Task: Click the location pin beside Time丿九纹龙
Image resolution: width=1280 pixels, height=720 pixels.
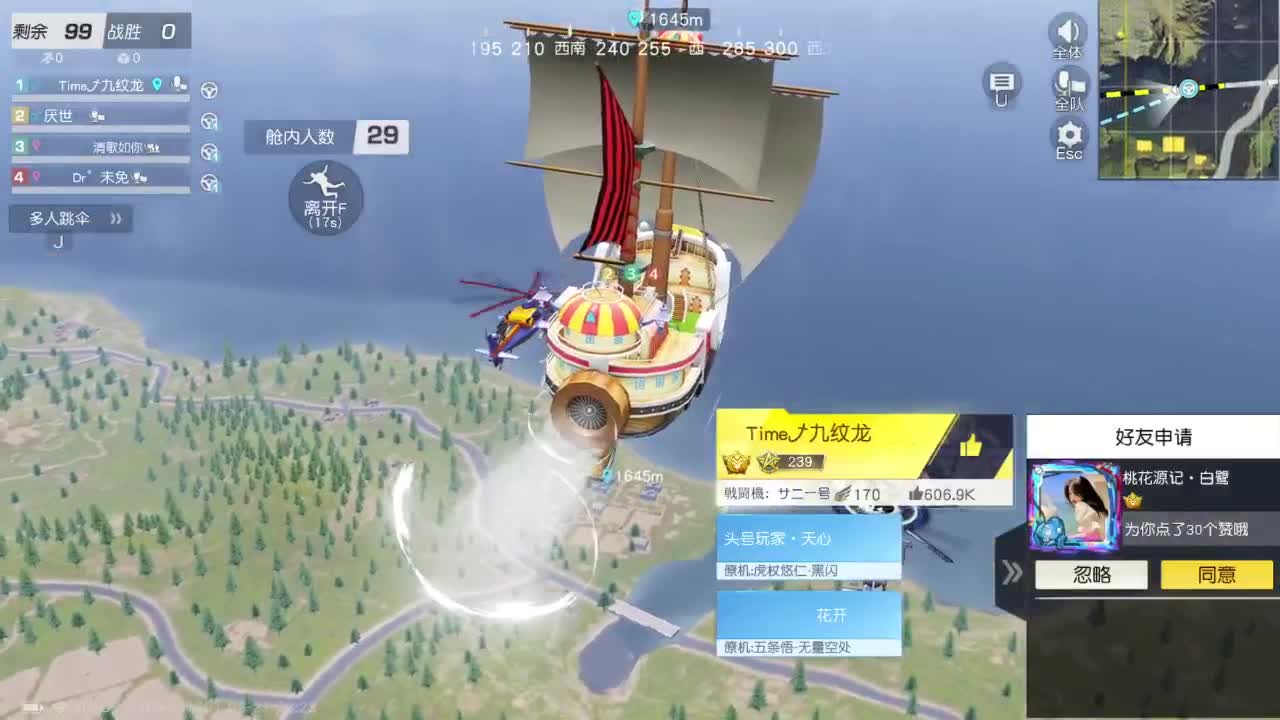Action: point(158,85)
